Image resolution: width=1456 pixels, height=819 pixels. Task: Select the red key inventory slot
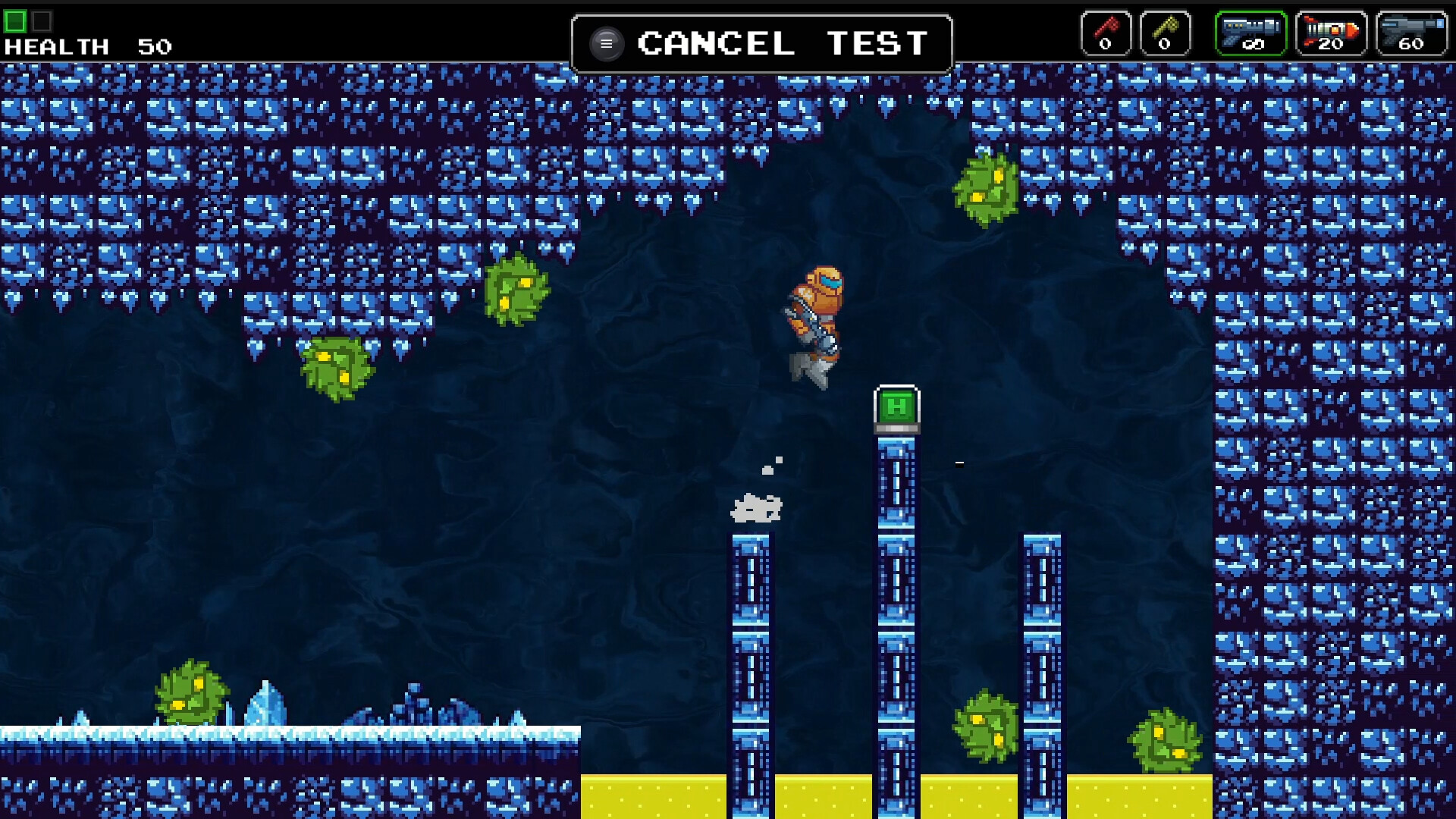point(1106,32)
